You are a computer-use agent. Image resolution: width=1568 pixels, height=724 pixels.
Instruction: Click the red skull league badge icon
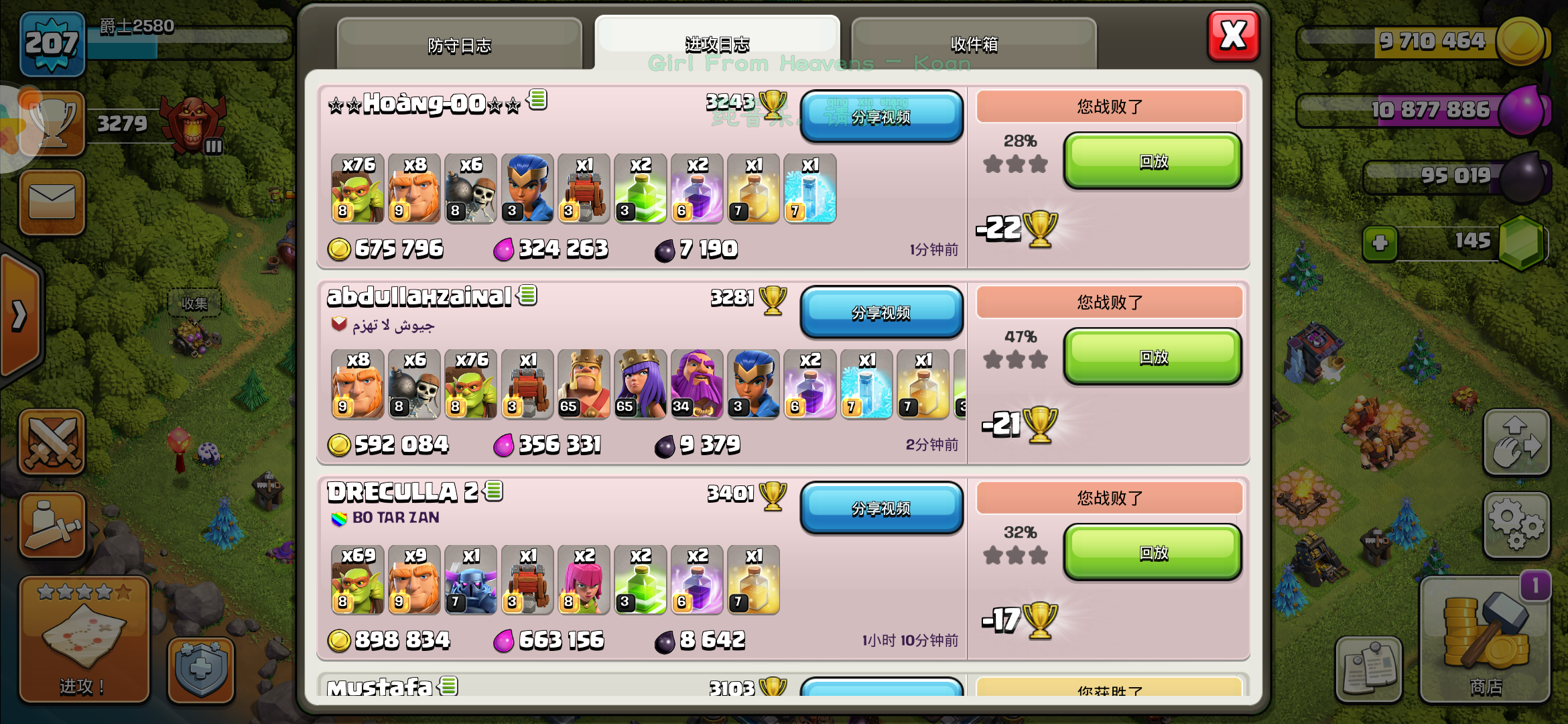[193, 124]
